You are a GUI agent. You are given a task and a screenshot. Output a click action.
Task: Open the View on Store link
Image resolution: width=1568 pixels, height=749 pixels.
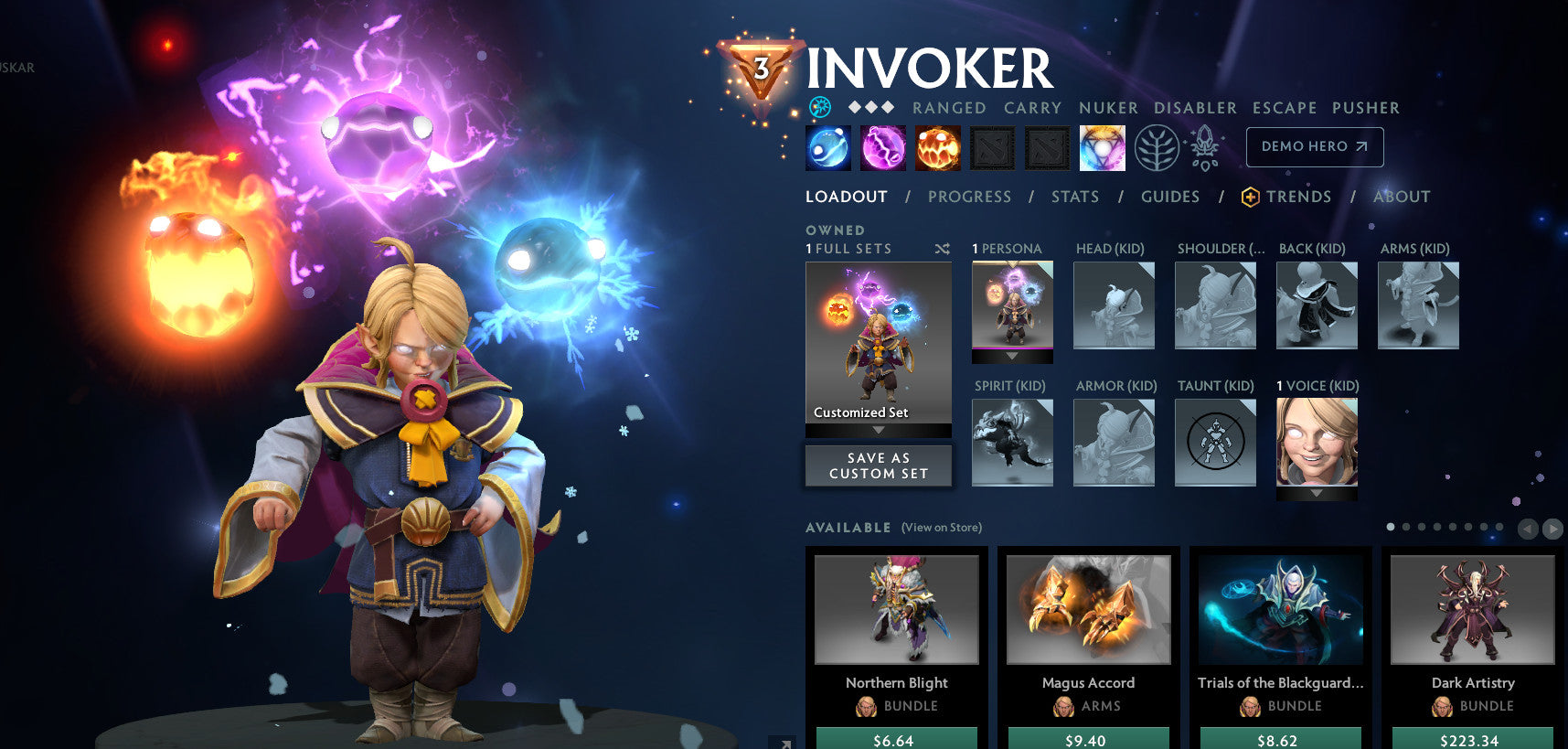tap(941, 528)
